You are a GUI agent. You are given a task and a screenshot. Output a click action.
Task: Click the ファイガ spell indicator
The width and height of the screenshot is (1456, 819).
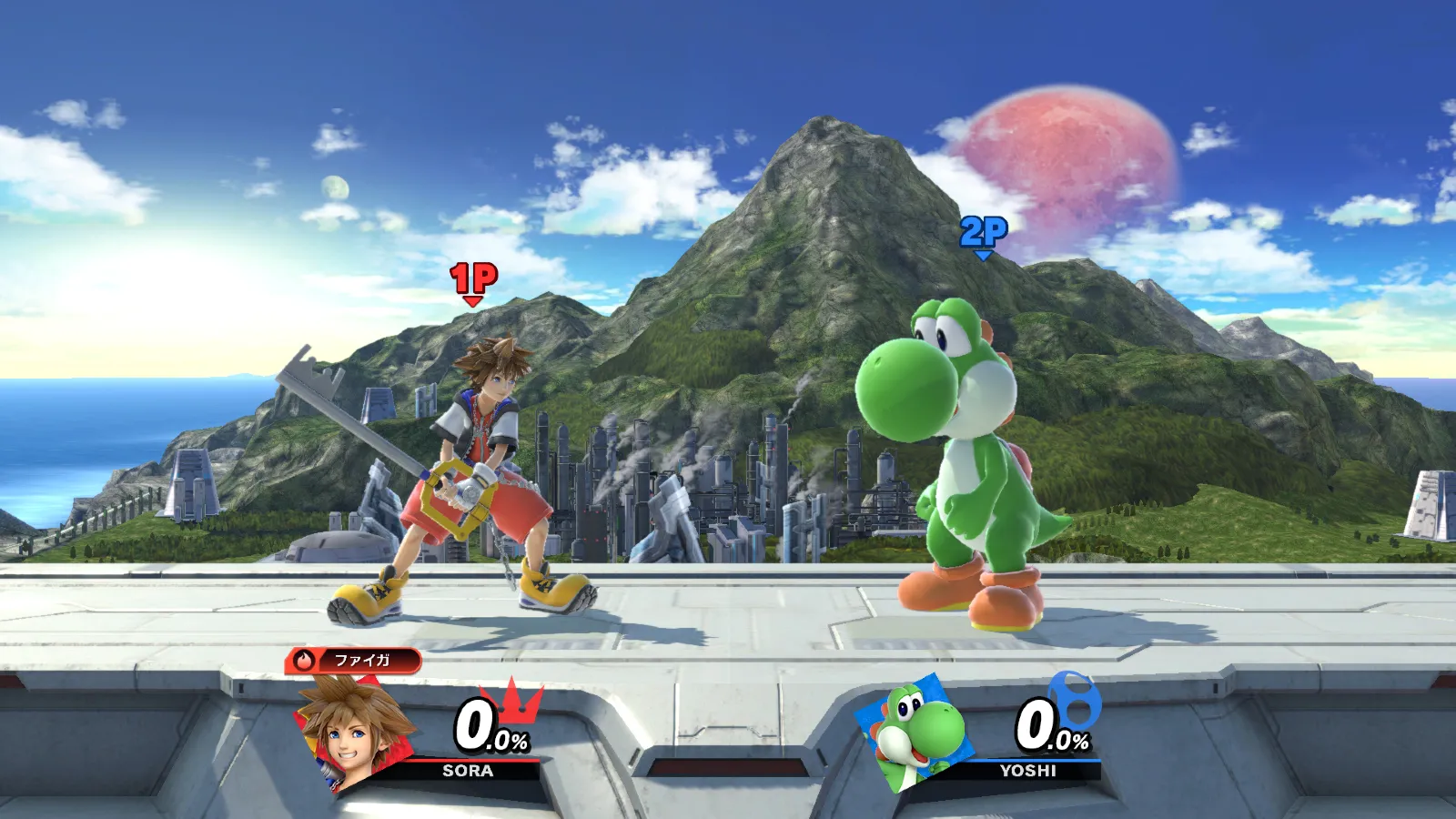point(353,660)
